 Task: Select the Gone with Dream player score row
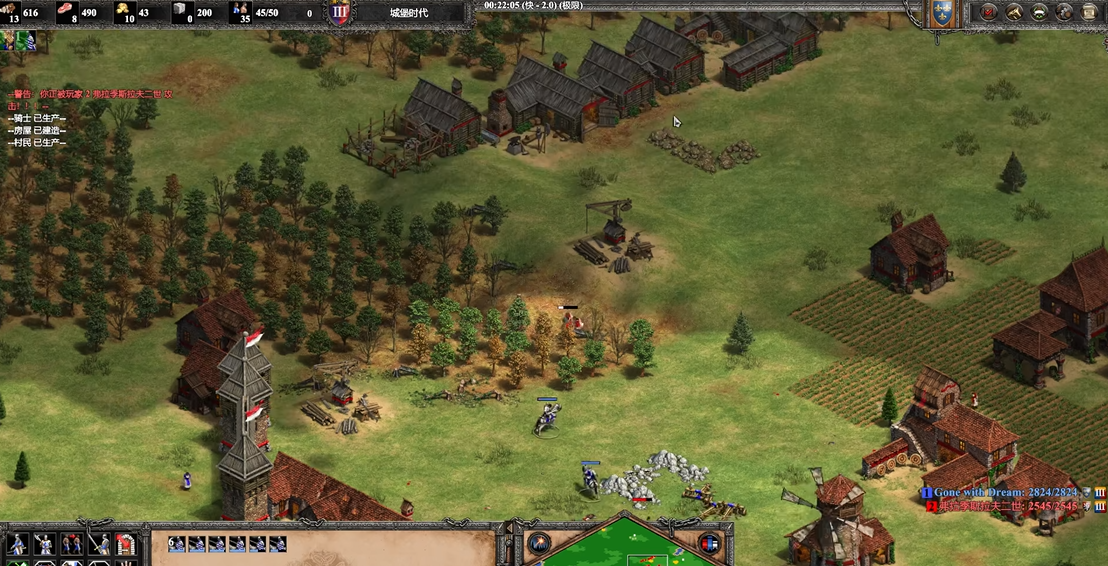[1010, 492]
